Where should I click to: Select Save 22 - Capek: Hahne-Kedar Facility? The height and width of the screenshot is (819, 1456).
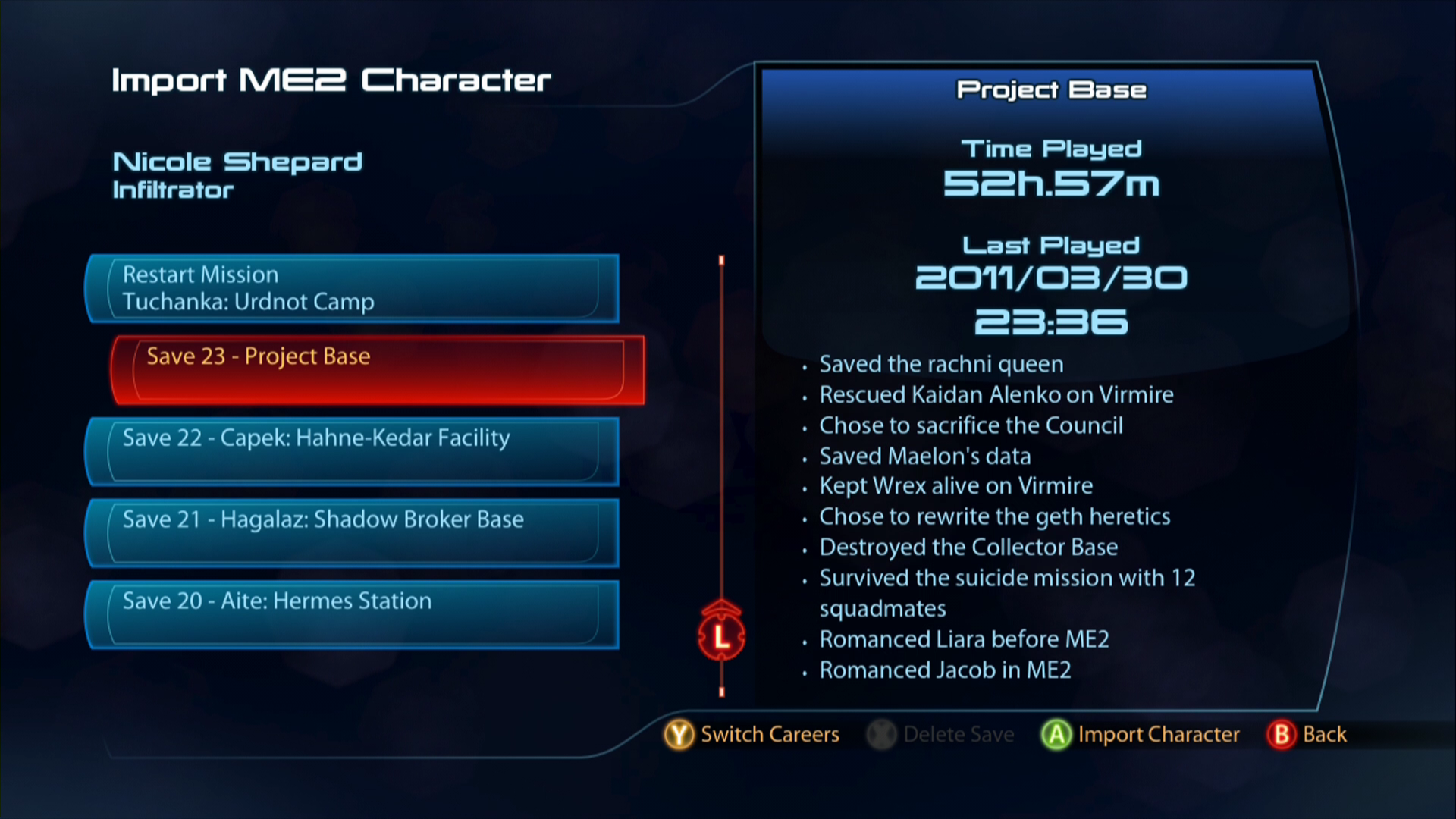coord(349,452)
